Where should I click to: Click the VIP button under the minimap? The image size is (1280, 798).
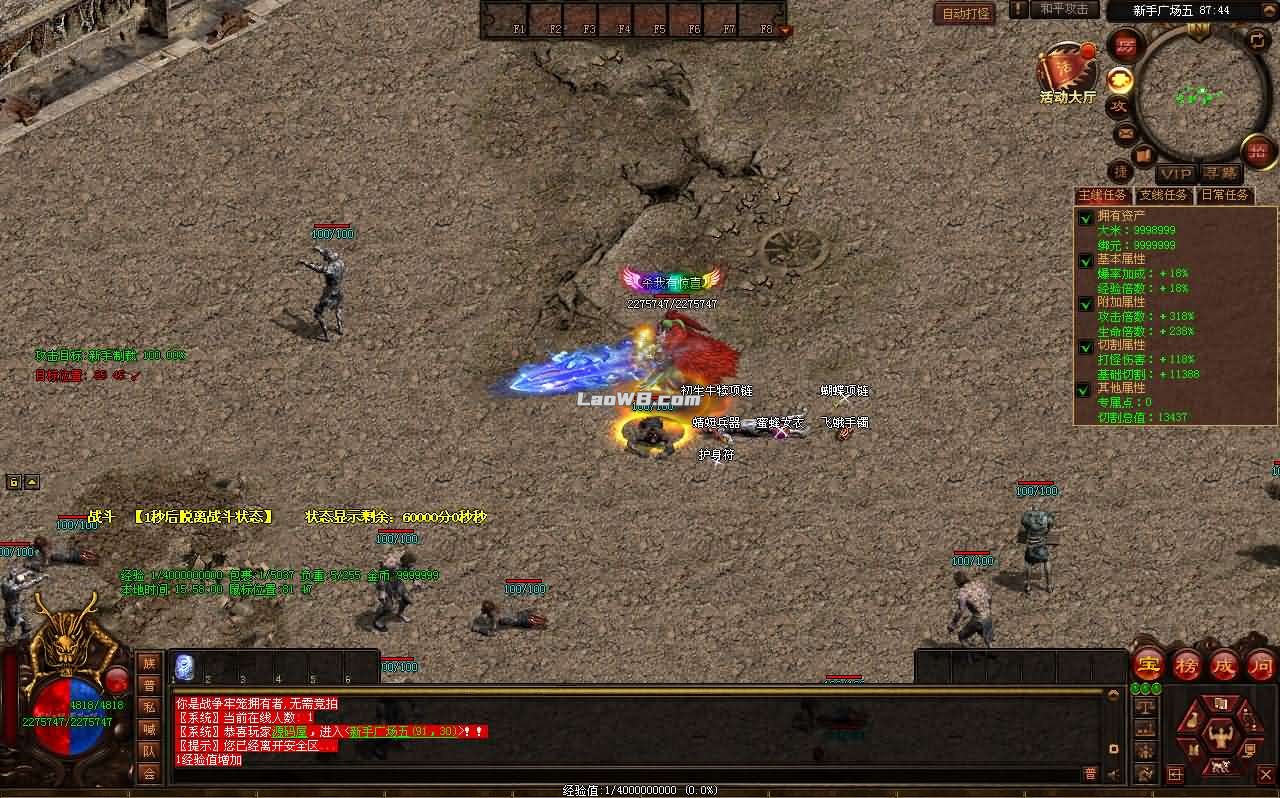[x=1175, y=174]
